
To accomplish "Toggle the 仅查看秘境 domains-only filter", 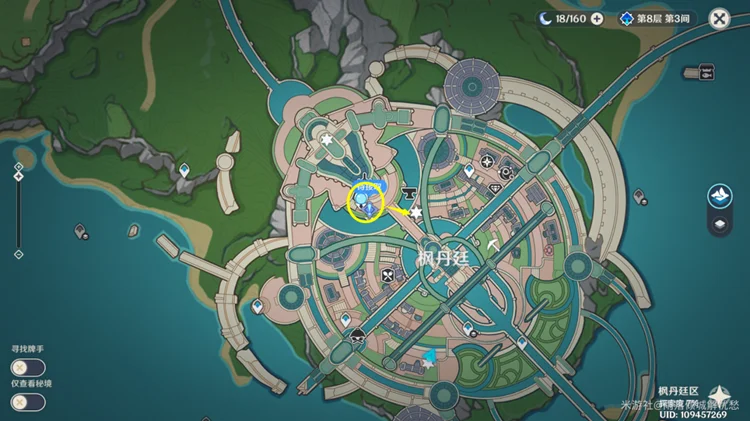I will pos(27,401).
